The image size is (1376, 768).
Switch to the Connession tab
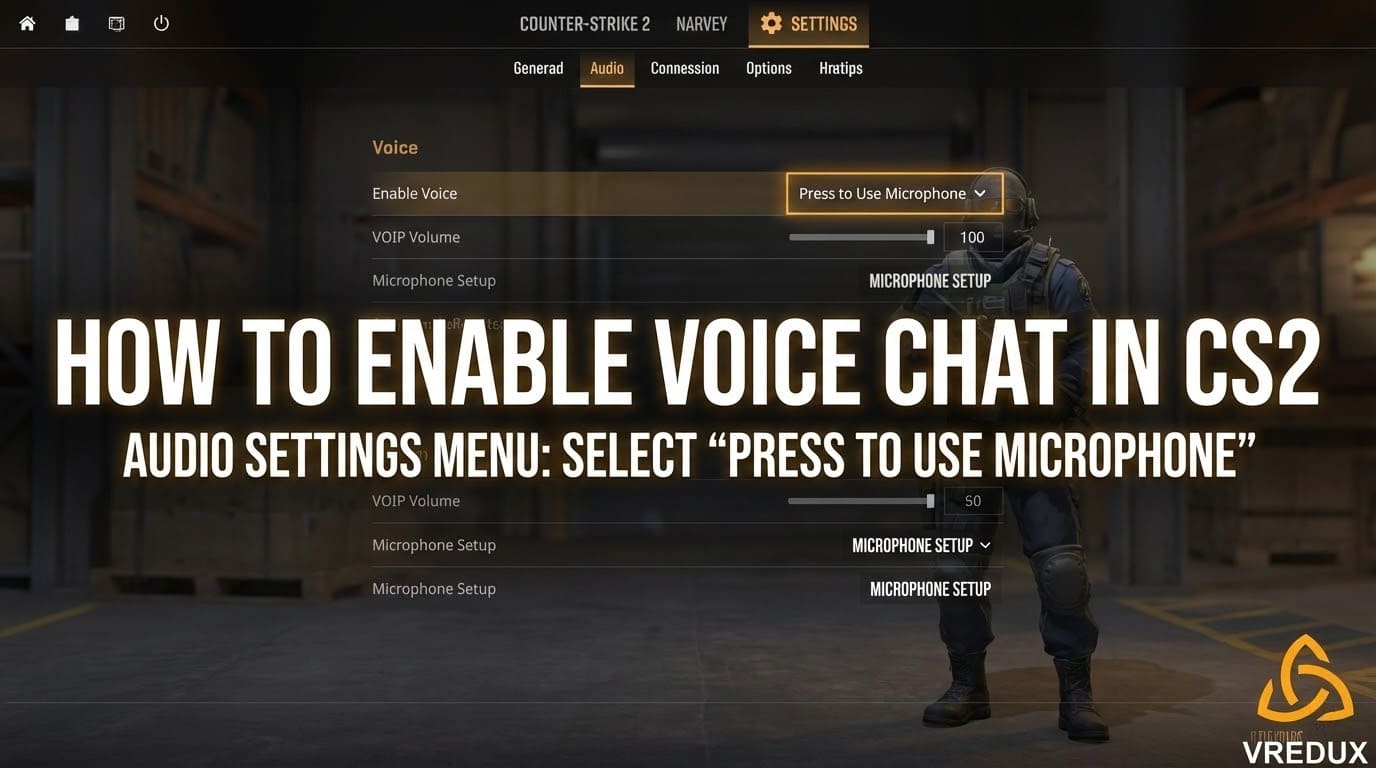click(x=684, y=68)
